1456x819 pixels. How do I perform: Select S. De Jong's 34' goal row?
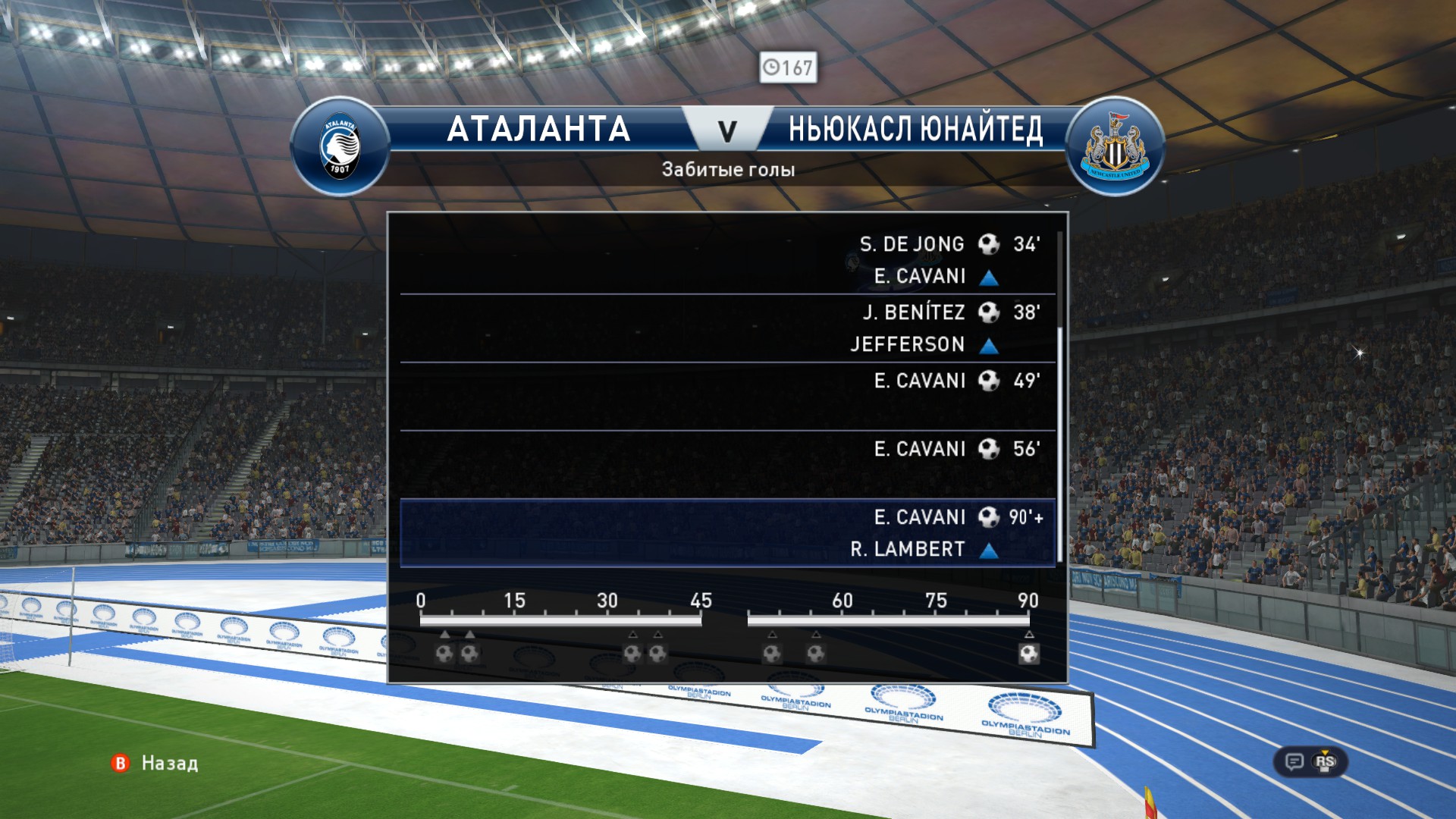[728, 259]
